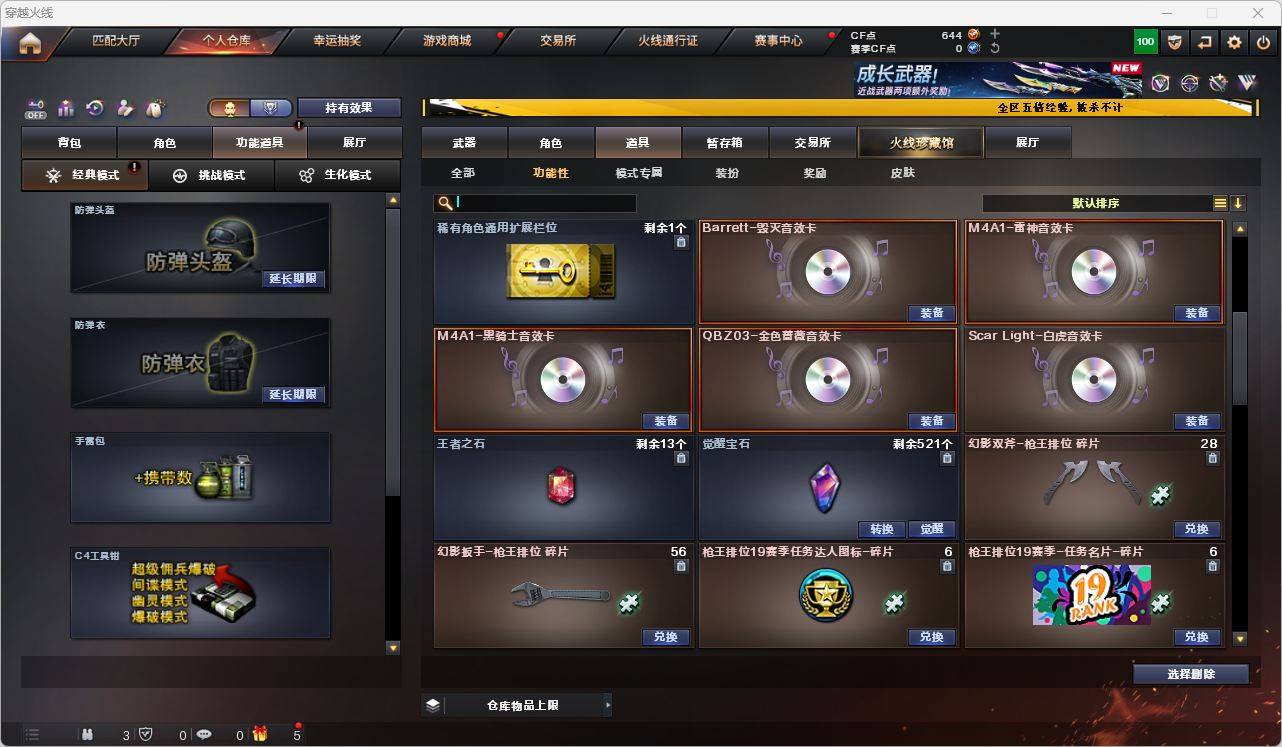This screenshot has height=747, width=1282.
Task: Click the trash can icon on 王者之石
Action: (x=681, y=458)
